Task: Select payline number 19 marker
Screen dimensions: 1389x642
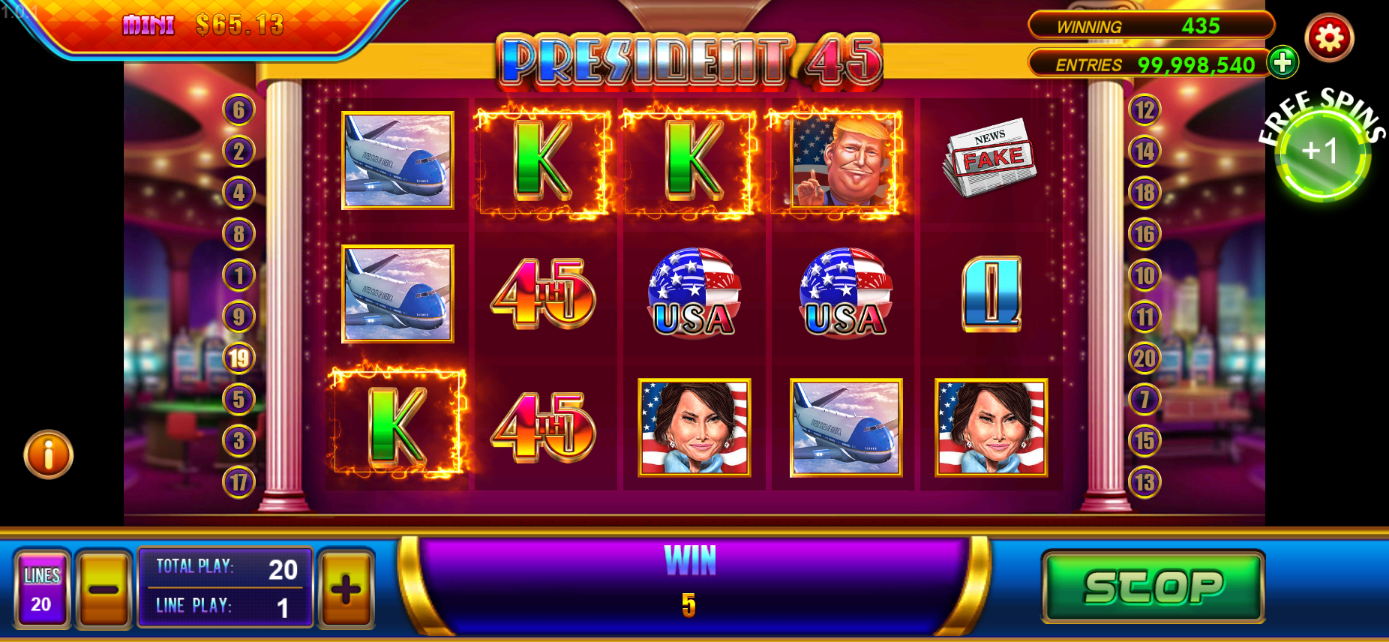Action: tap(239, 358)
